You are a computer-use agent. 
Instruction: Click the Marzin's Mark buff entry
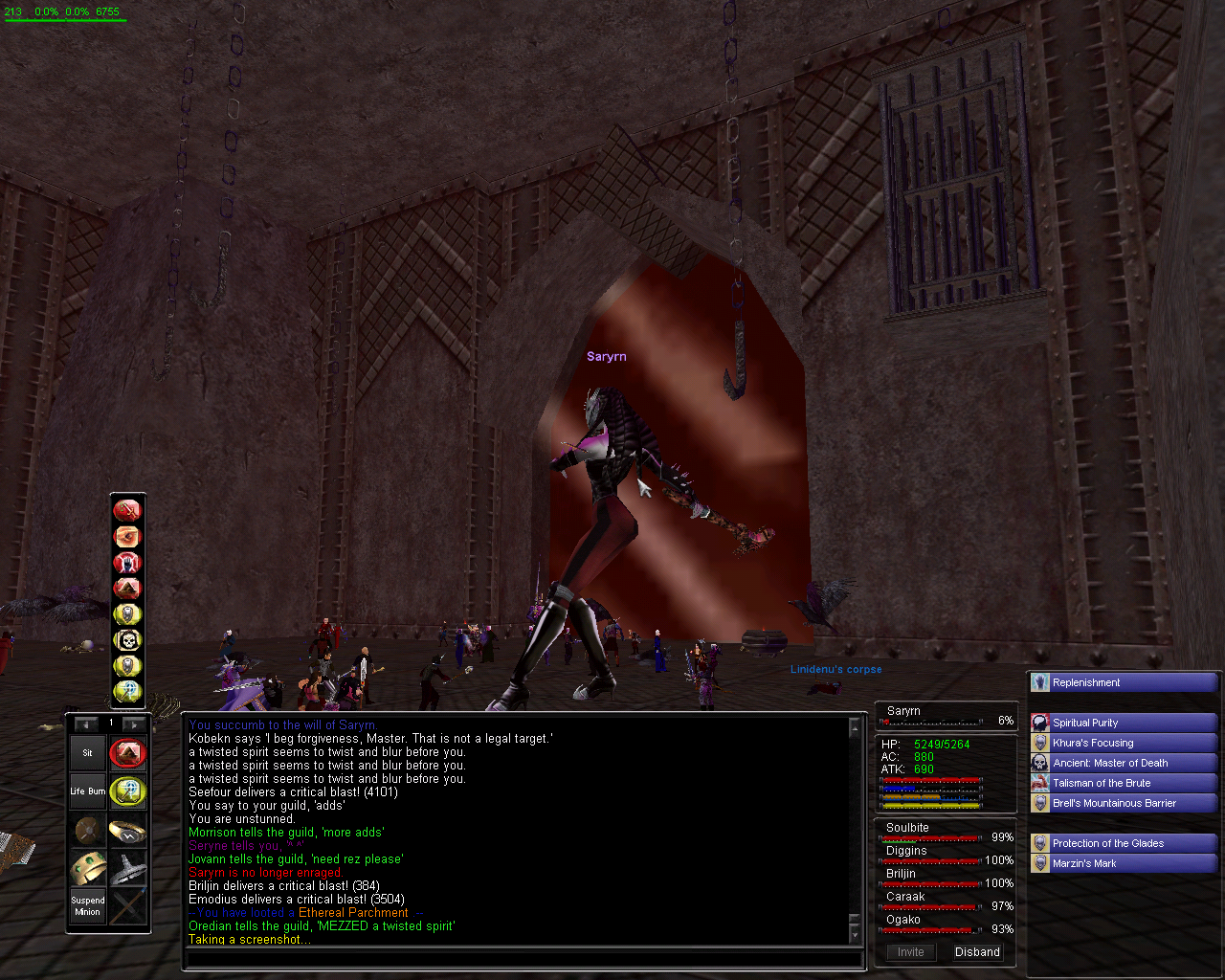[x=1124, y=863]
